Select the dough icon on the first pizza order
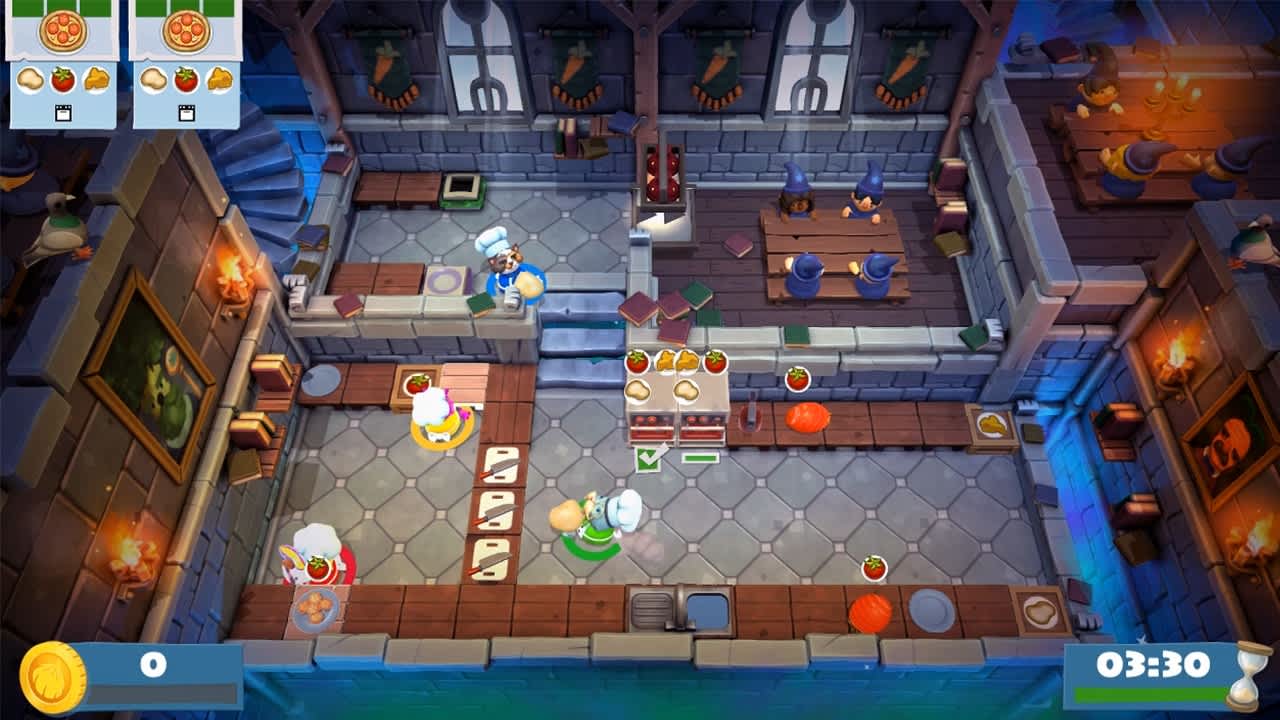 point(31,80)
